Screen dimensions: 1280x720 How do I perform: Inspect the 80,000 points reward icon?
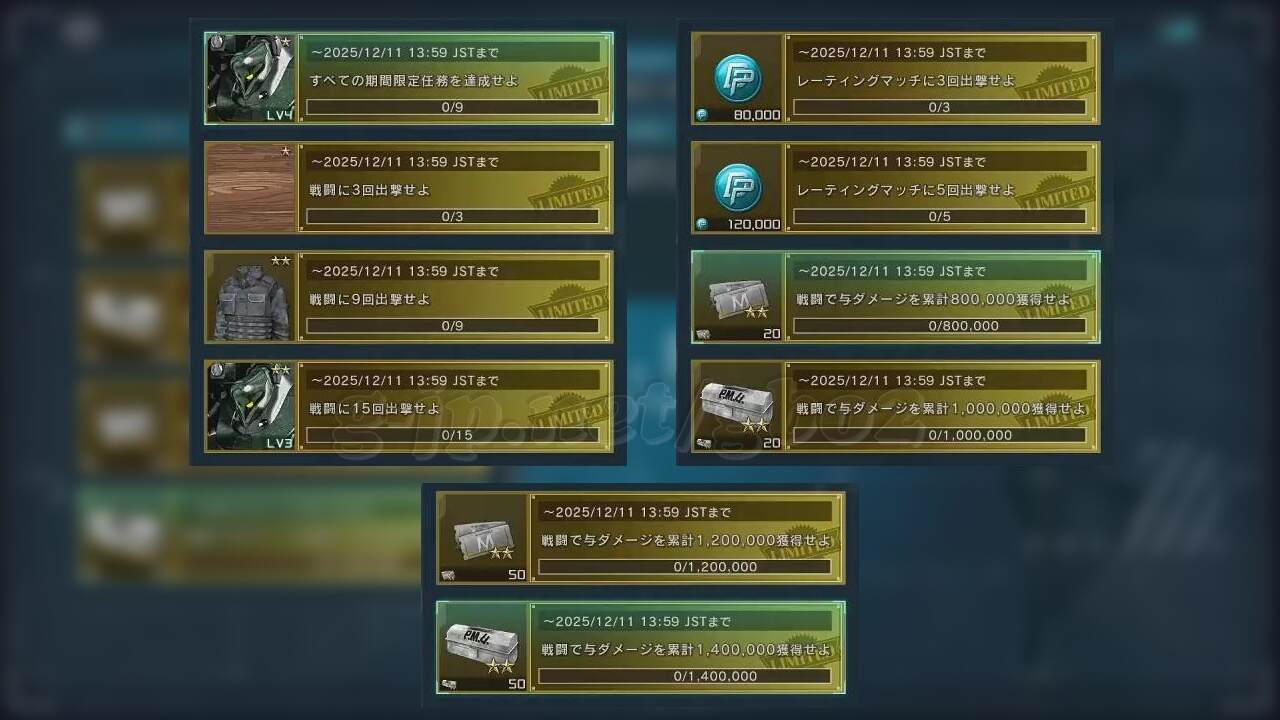pos(738,78)
